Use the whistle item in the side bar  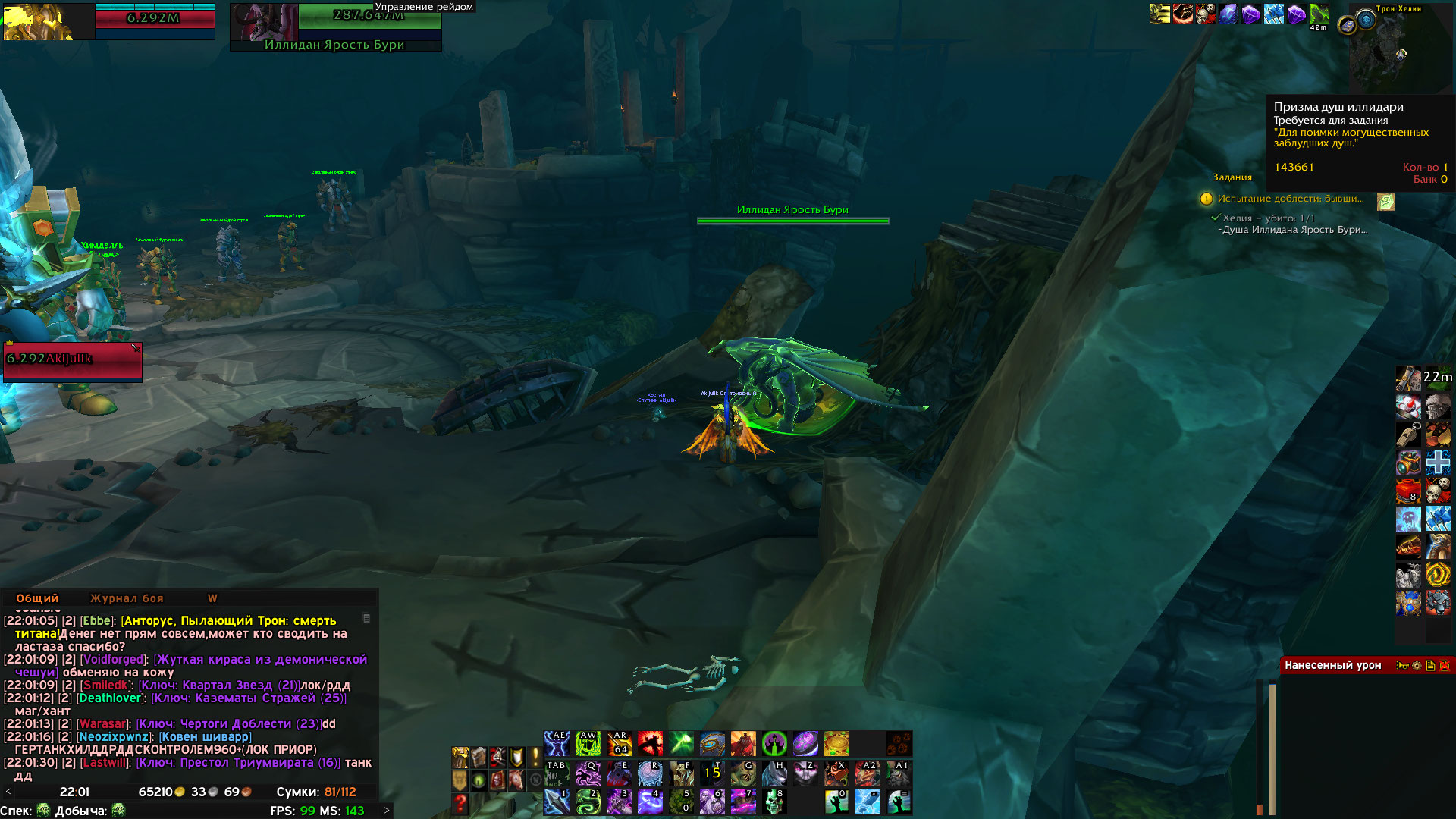[1409, 435]
